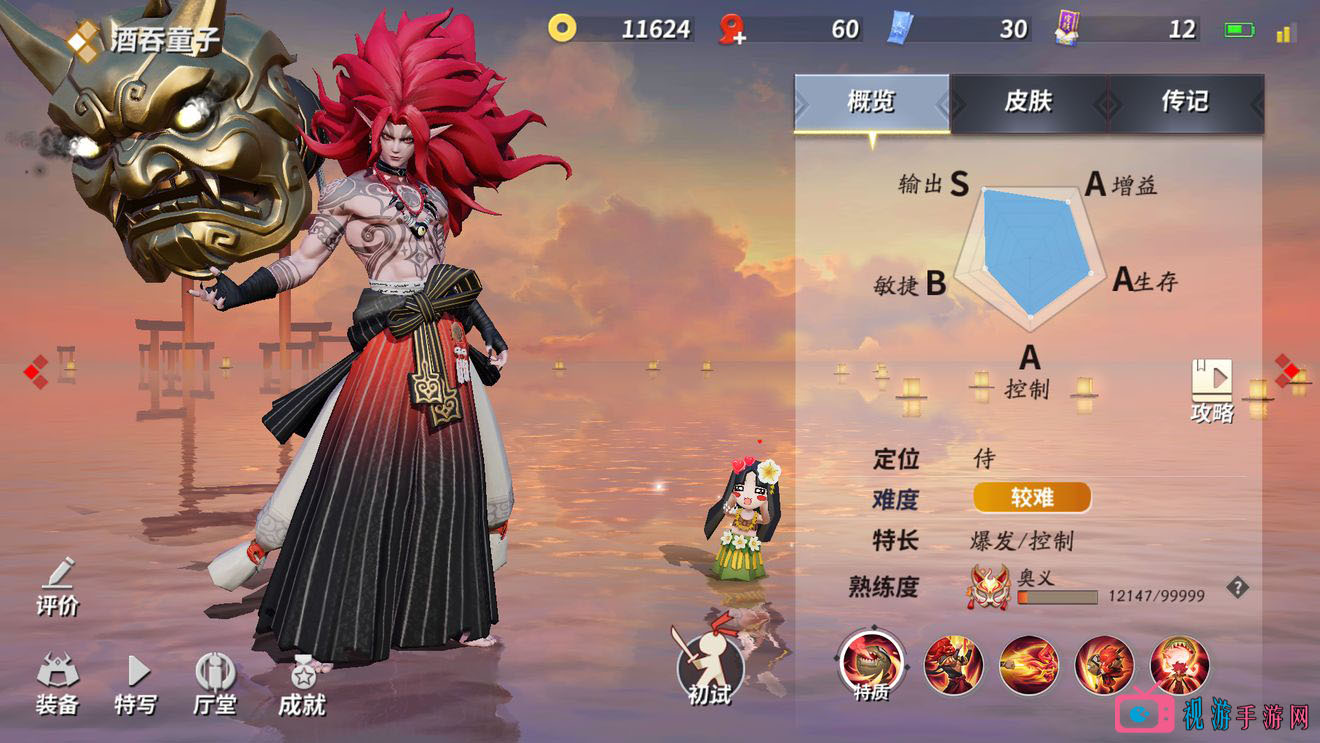Switch to the 概览 overview tab
The height and width of the screenshot is (743, 1320).
point(871,102)
